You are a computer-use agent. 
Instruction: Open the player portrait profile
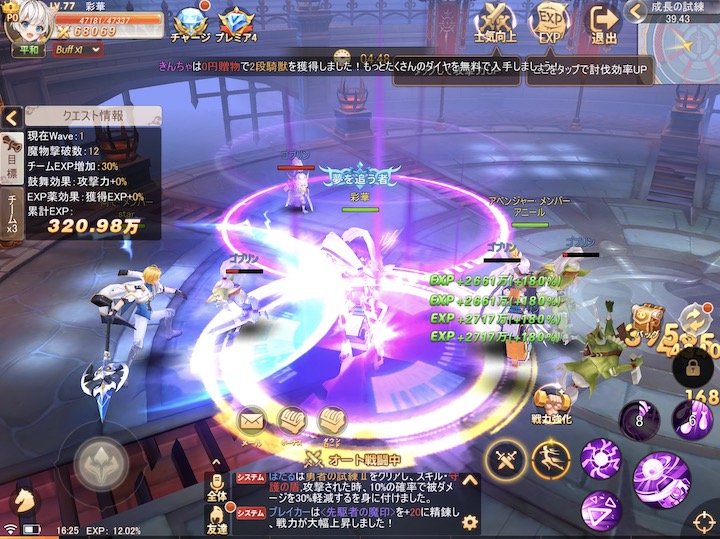tap(24, 20)
